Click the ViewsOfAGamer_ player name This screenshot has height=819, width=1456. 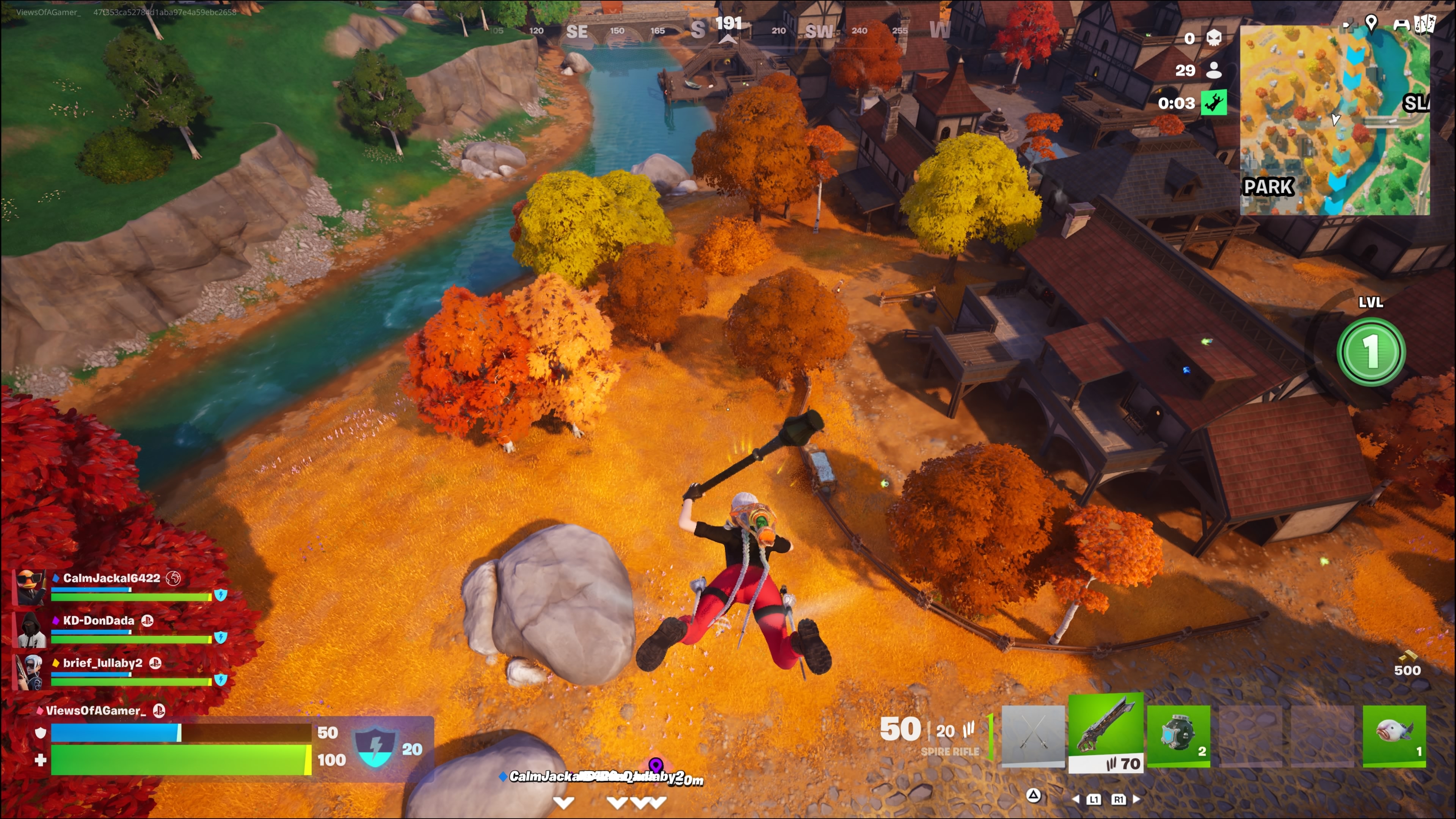[x=96, y=711]
